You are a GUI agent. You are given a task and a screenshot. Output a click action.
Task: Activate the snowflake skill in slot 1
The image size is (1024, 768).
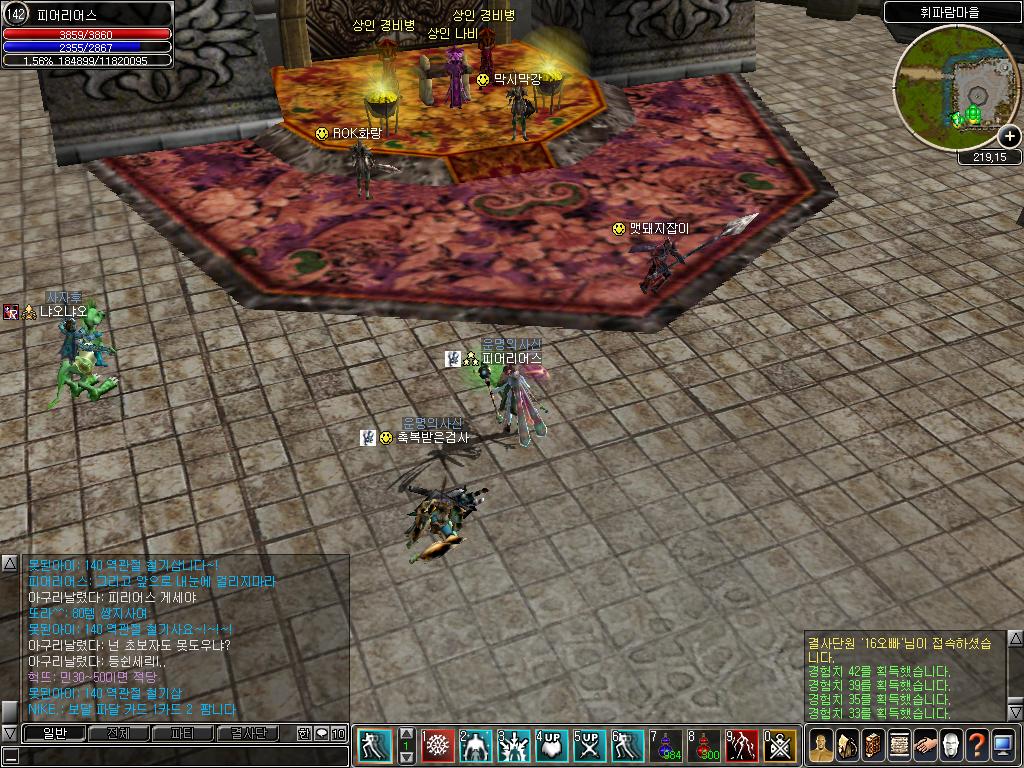point(438,746)
